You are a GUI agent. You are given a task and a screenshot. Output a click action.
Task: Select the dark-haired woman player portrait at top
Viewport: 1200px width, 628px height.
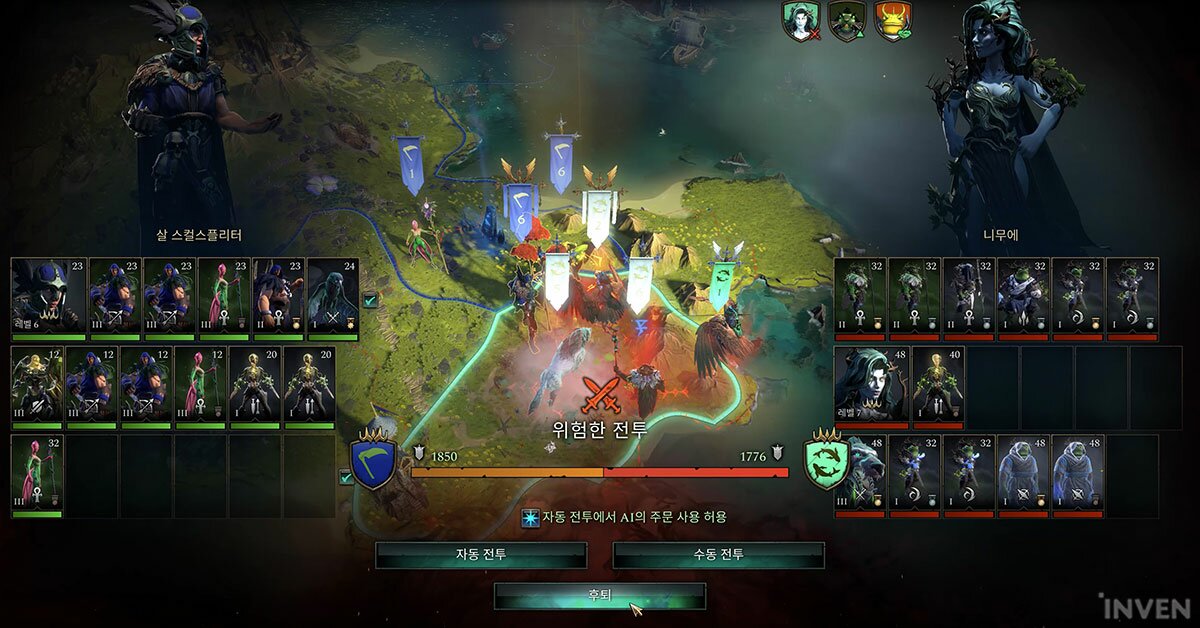(801, 21)
